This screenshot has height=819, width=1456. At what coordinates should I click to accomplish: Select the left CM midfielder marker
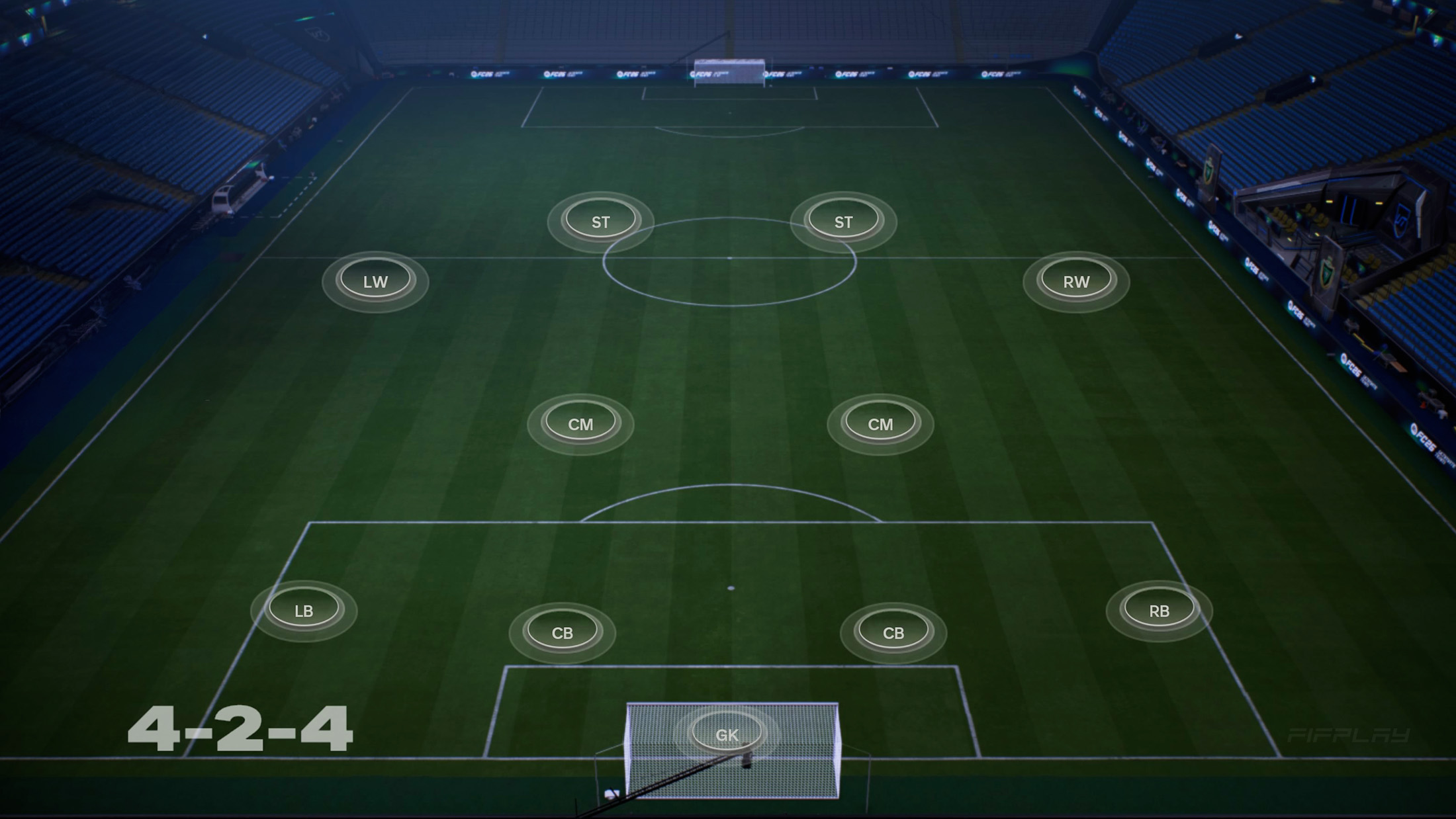(x=580, y=423)
